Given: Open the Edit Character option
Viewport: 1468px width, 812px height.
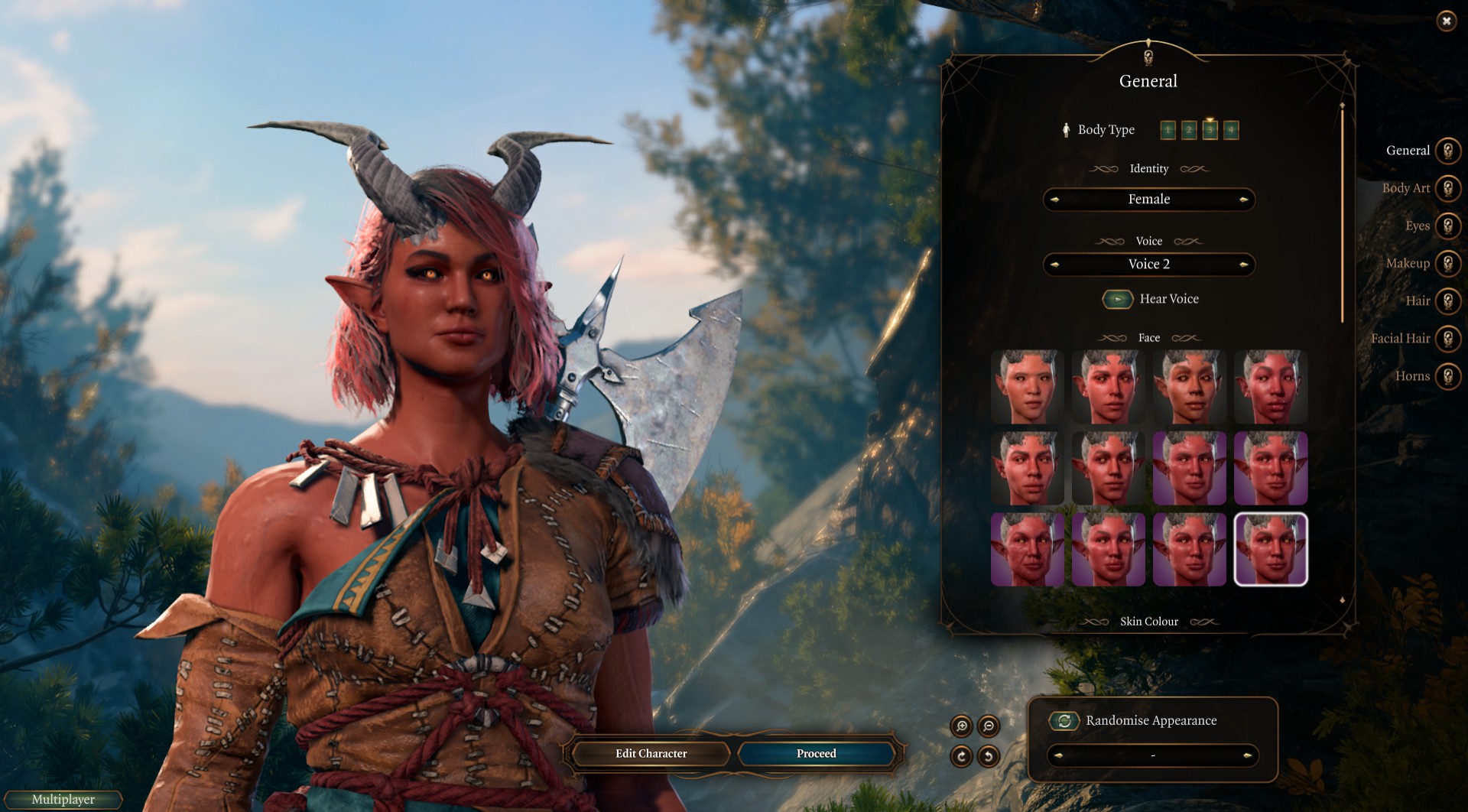Looking at the screenshot, I should pos(651,754).
